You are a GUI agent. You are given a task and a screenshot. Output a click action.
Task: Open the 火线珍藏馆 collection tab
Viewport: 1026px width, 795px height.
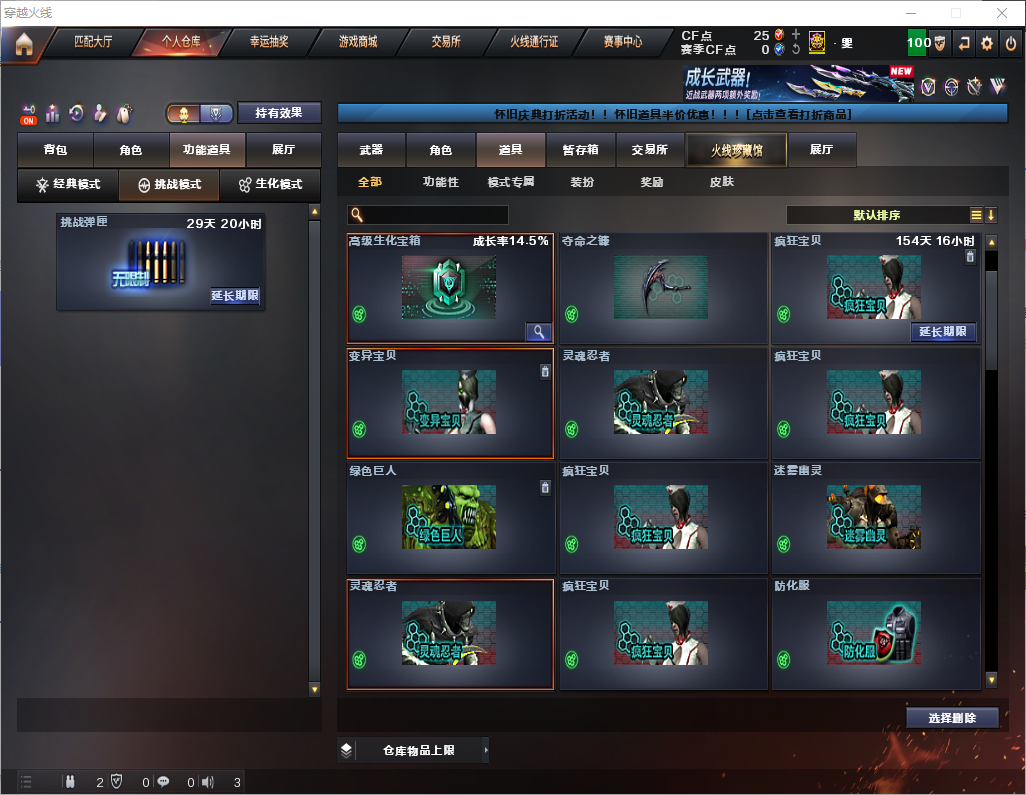(x=736, y=150)
